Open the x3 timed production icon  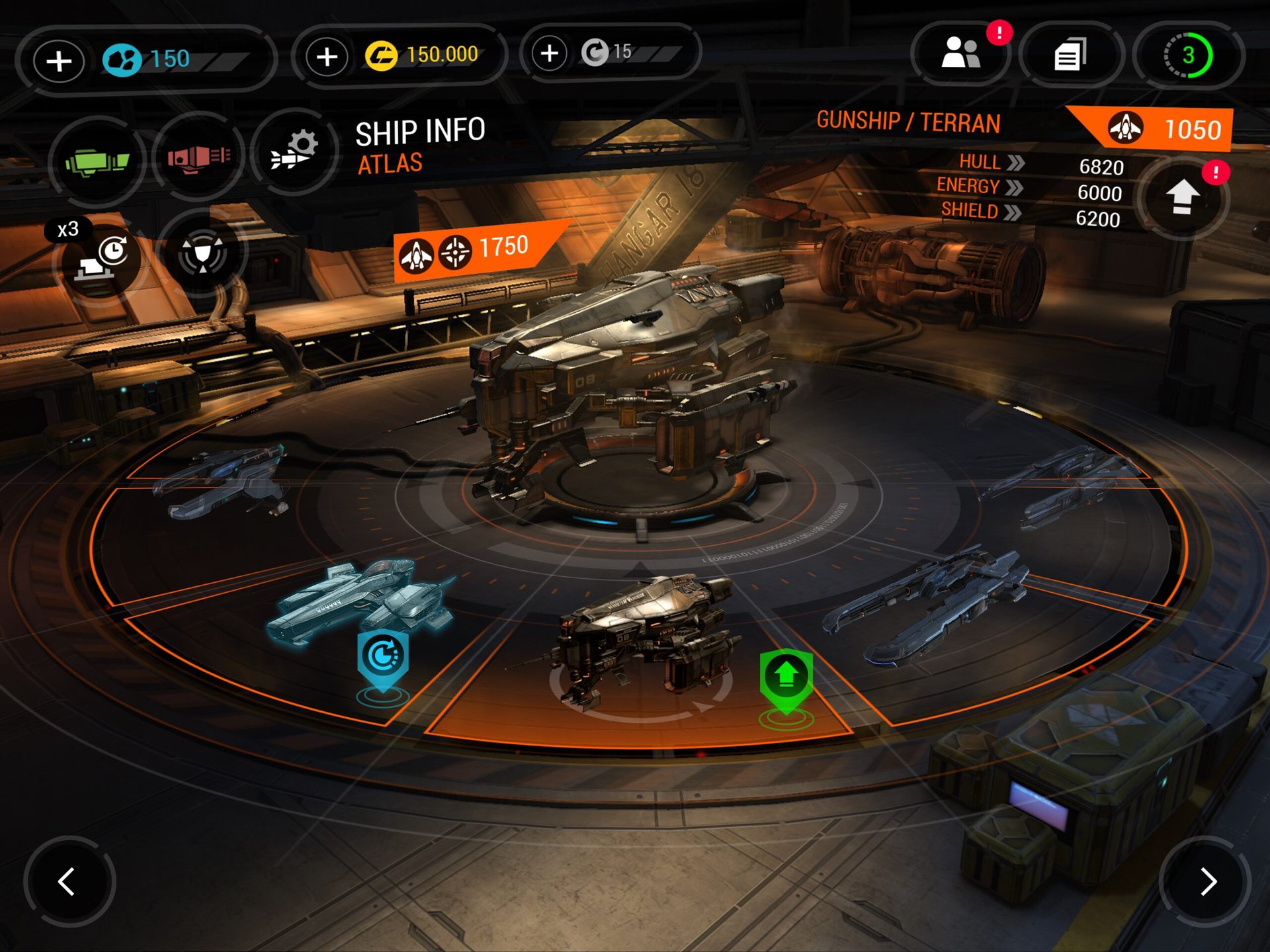pyautogui.click(x=101, y=258)
